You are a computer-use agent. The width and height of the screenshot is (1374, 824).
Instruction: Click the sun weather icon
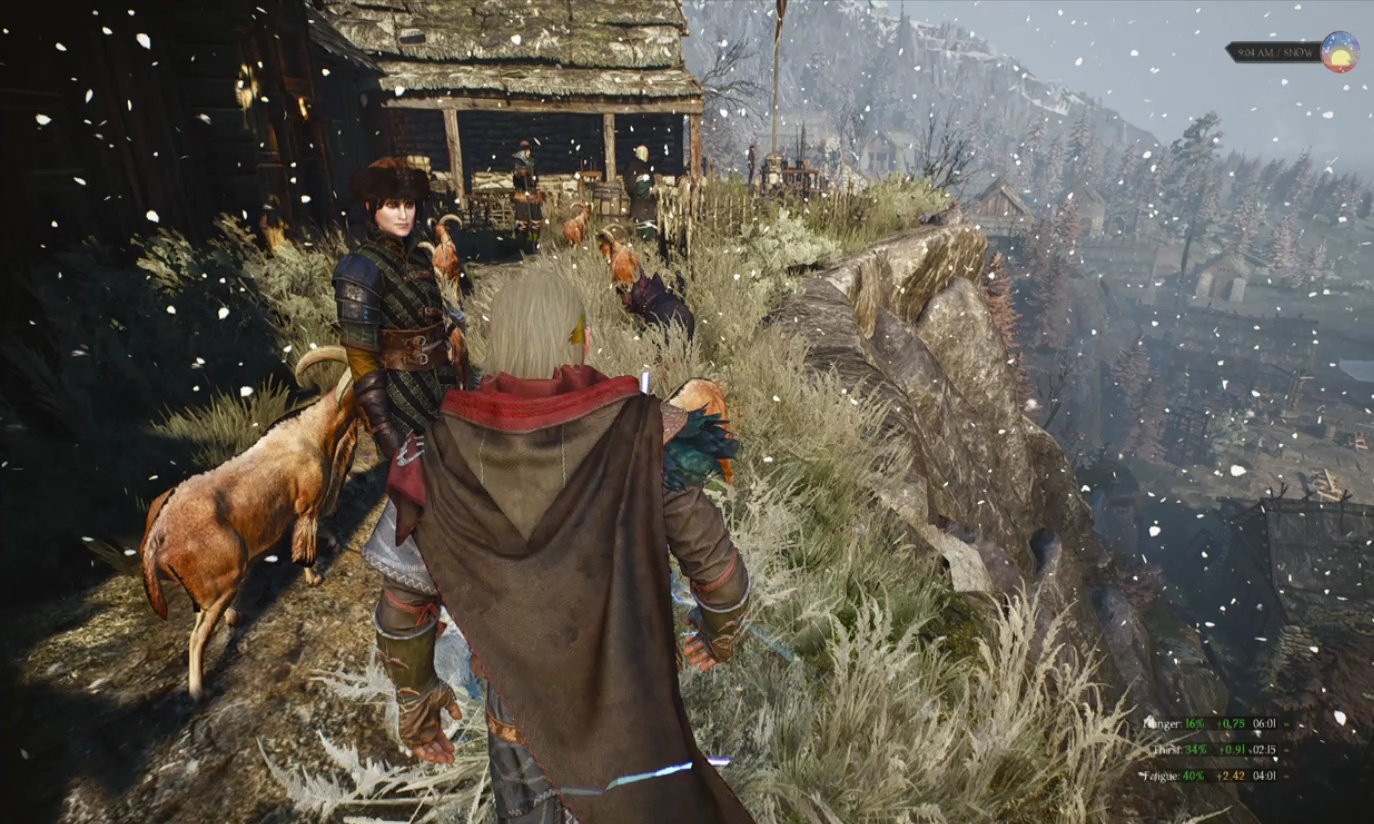point(1339,52)
